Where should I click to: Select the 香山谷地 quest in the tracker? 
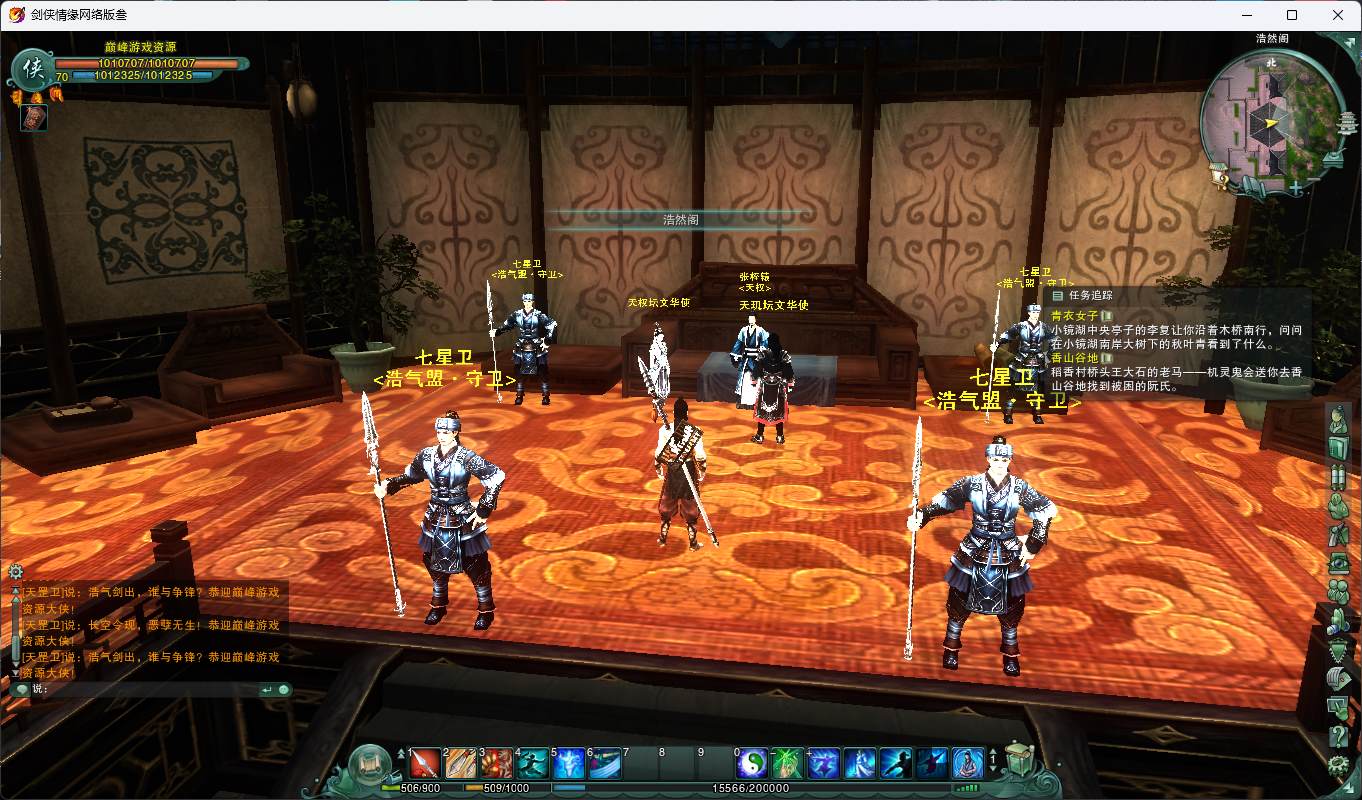click(1074, 357)
